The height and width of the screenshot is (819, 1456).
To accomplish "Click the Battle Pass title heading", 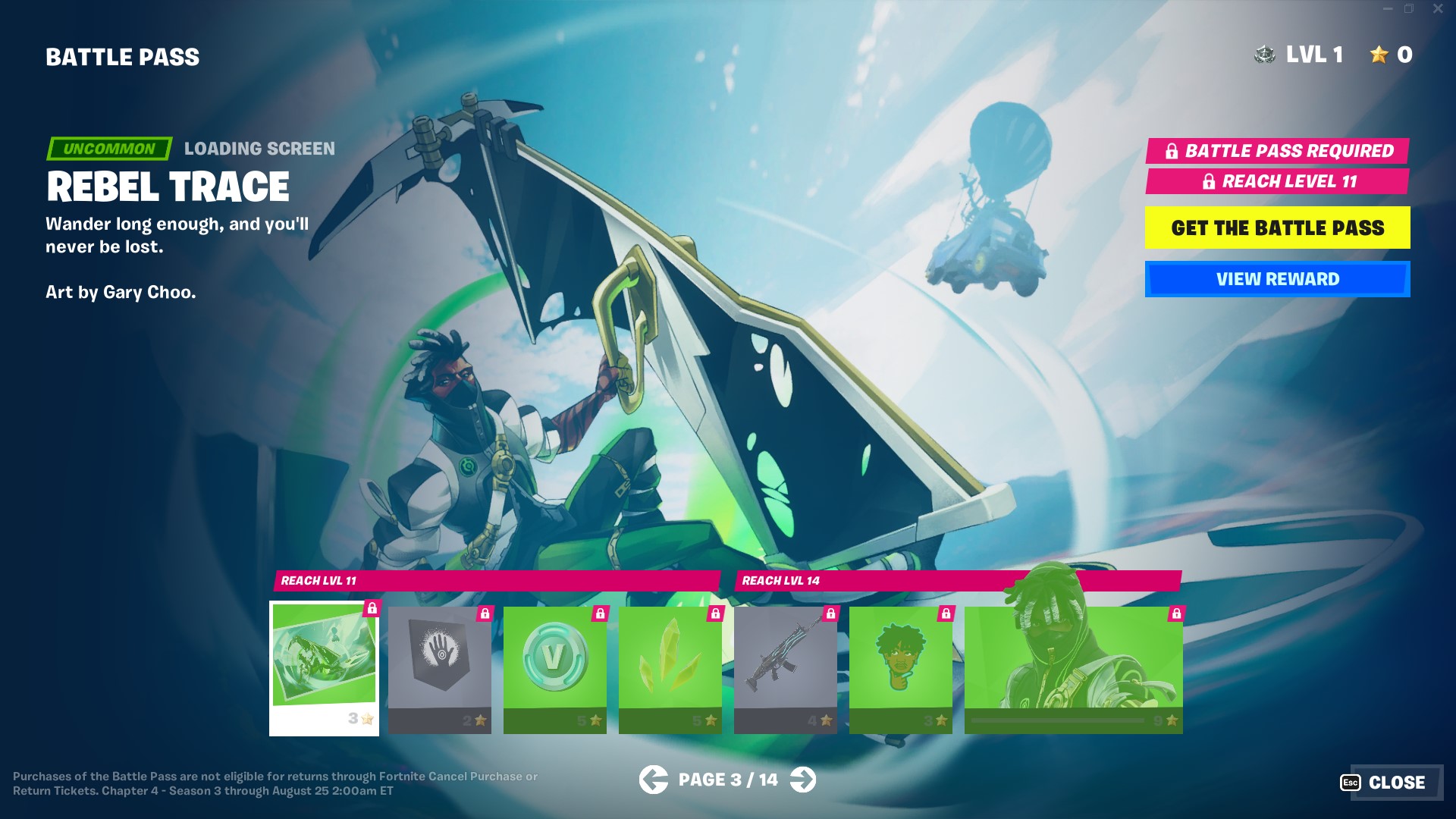I will [122, 56].
